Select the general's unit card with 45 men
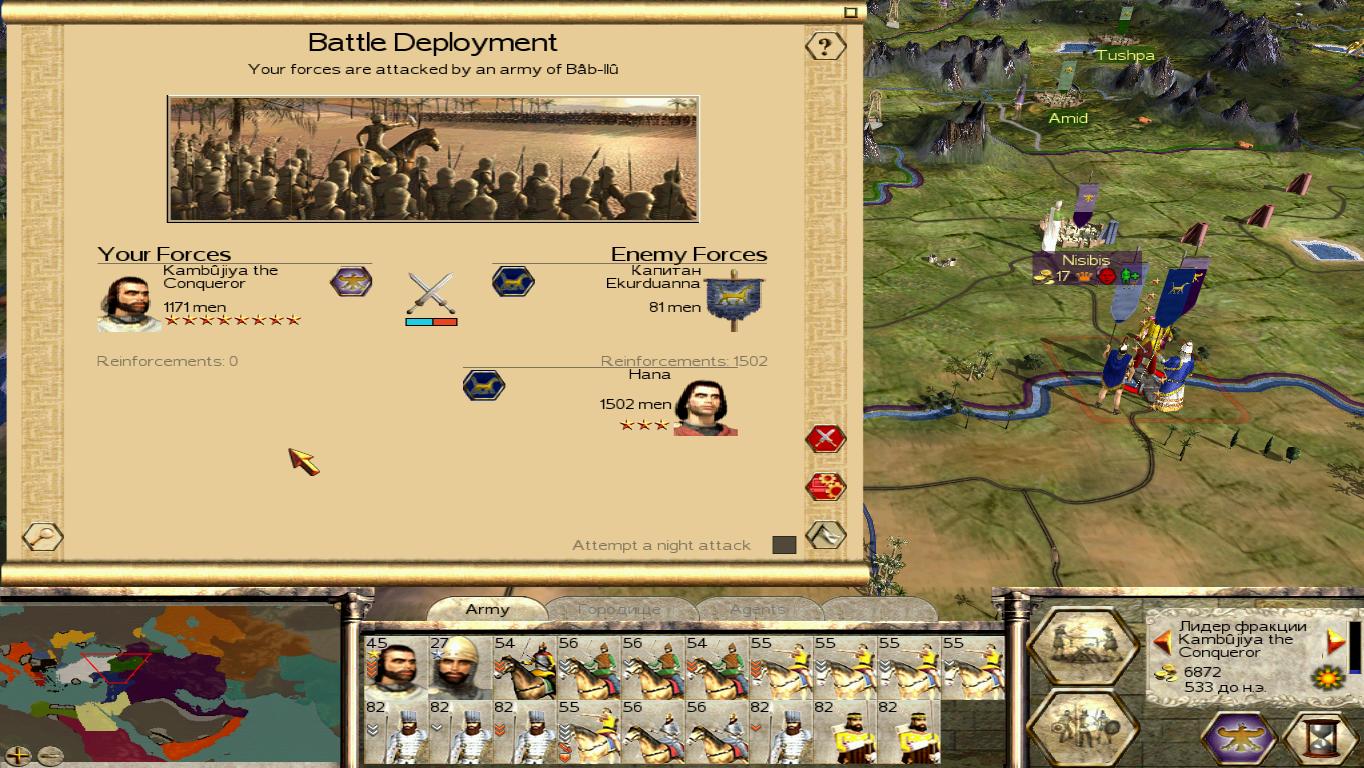The image size is (1364, 768). coord(396,667)
